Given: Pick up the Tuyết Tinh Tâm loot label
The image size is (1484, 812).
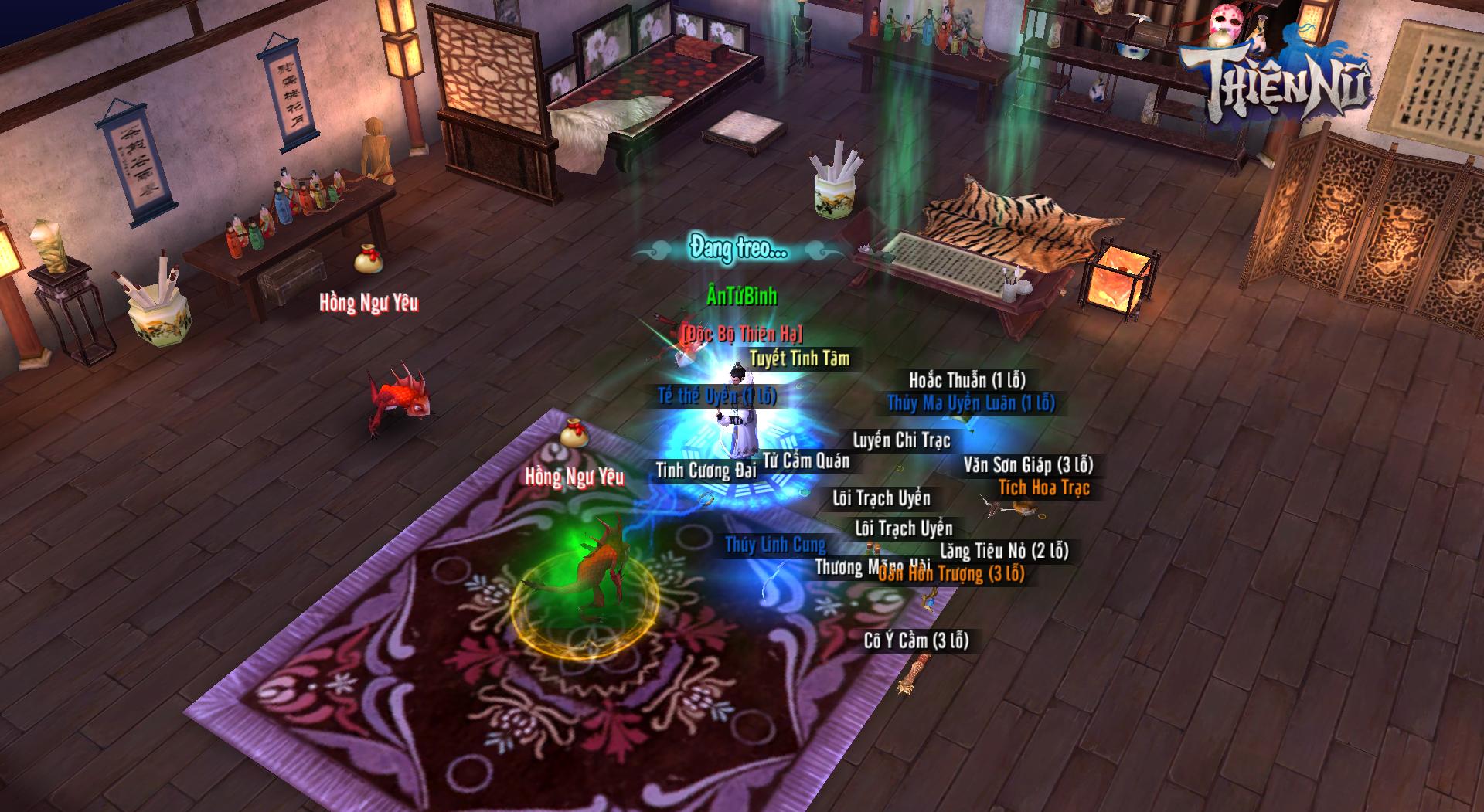Looking at the screenshot, I should (799, 358).
